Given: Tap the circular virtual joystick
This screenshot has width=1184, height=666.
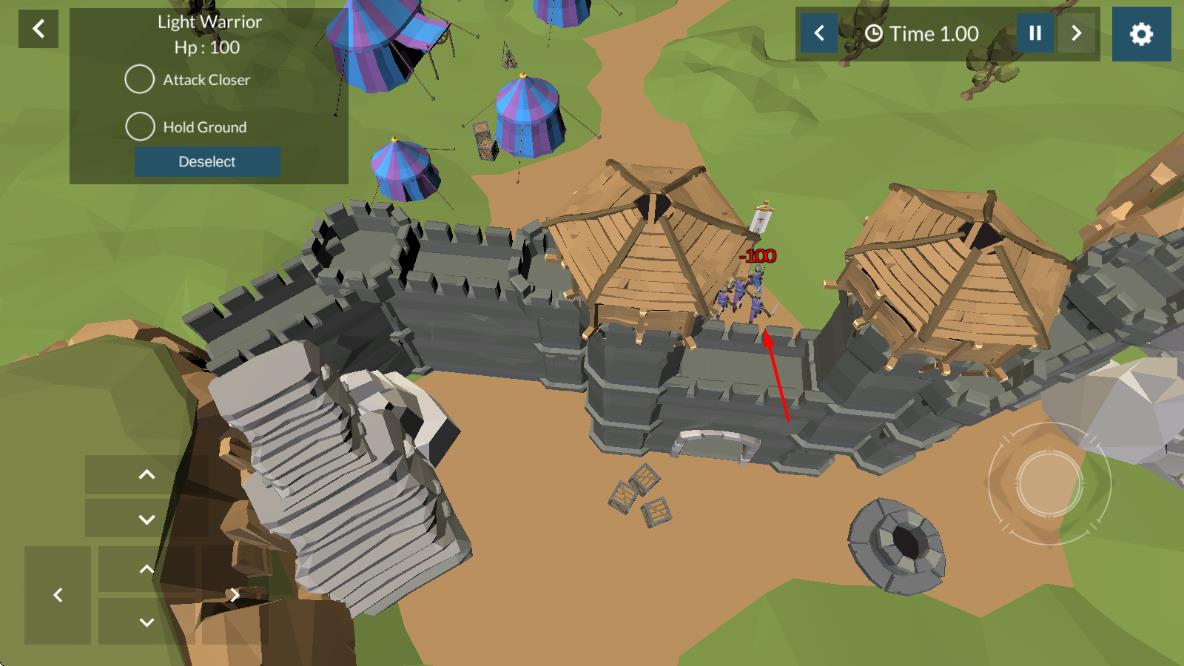Looking at the screenshot, I should click(1048, 483).
